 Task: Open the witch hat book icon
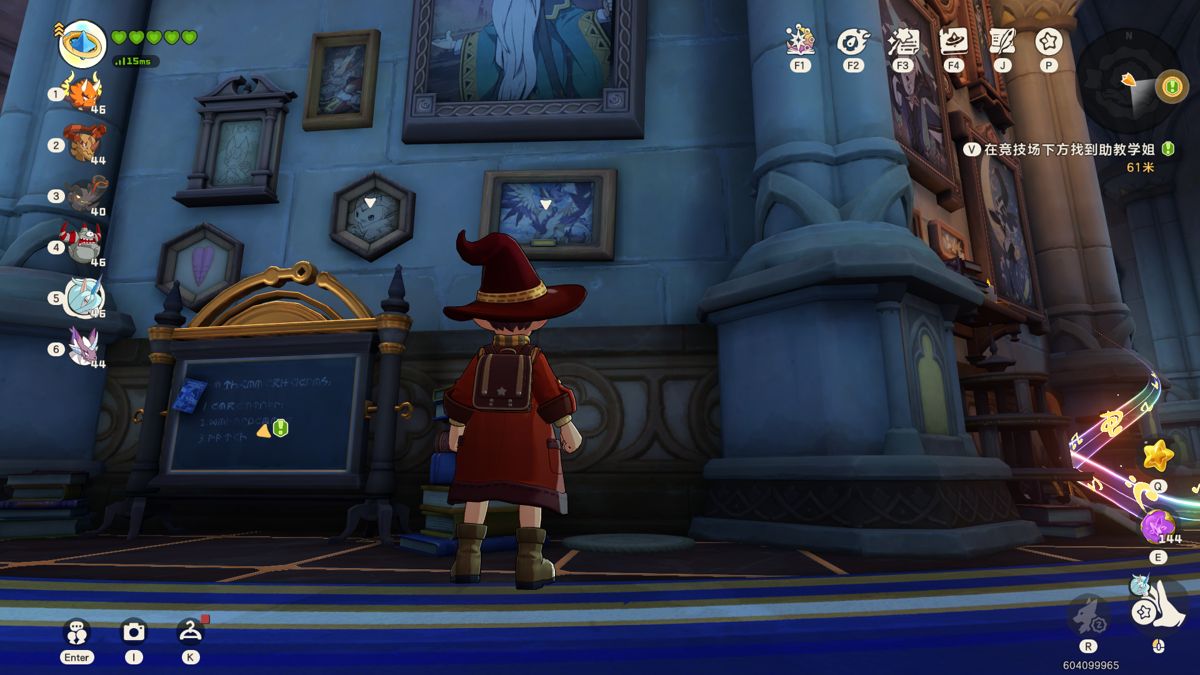point(954,42)
